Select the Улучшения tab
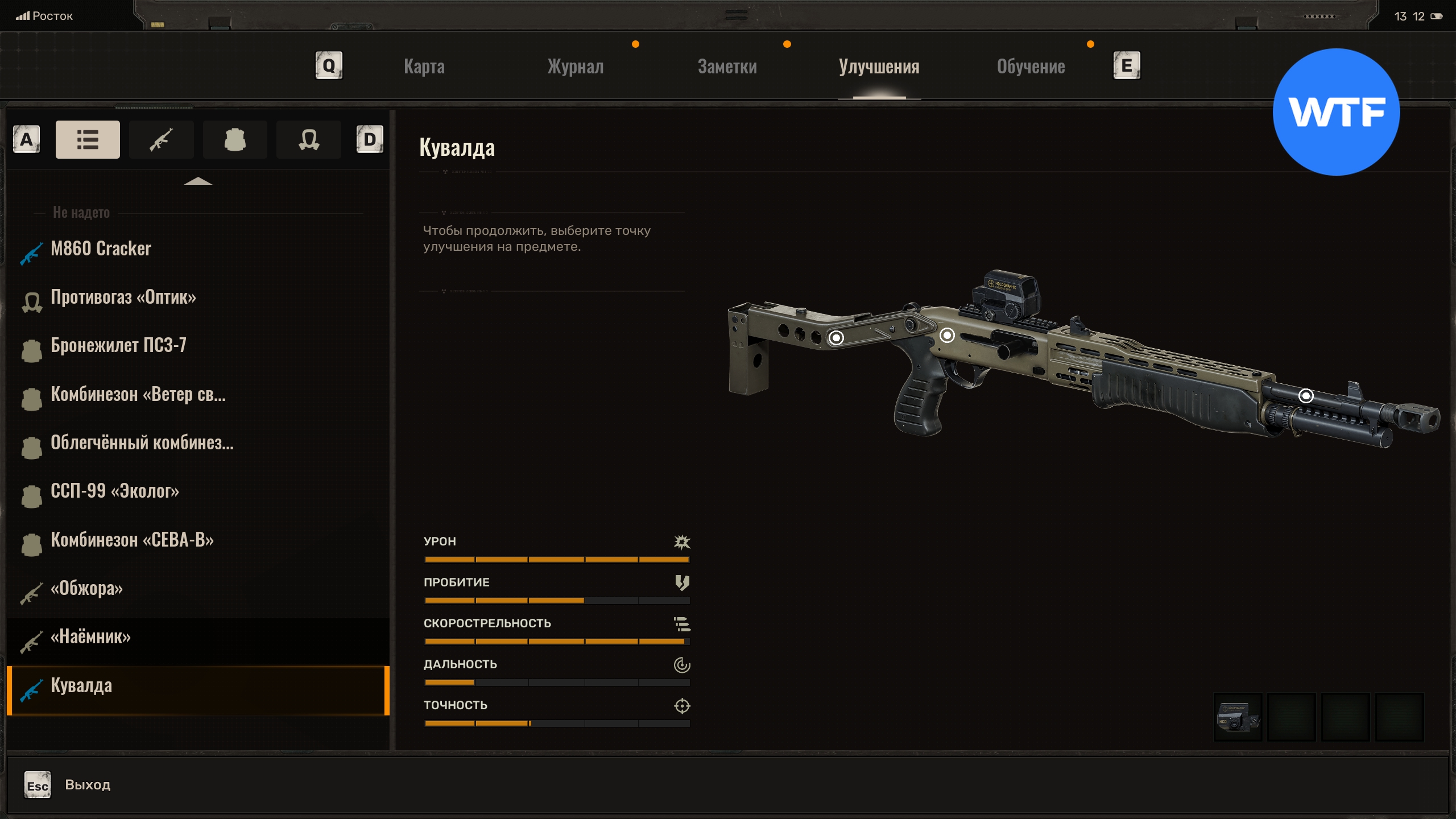 879,67
